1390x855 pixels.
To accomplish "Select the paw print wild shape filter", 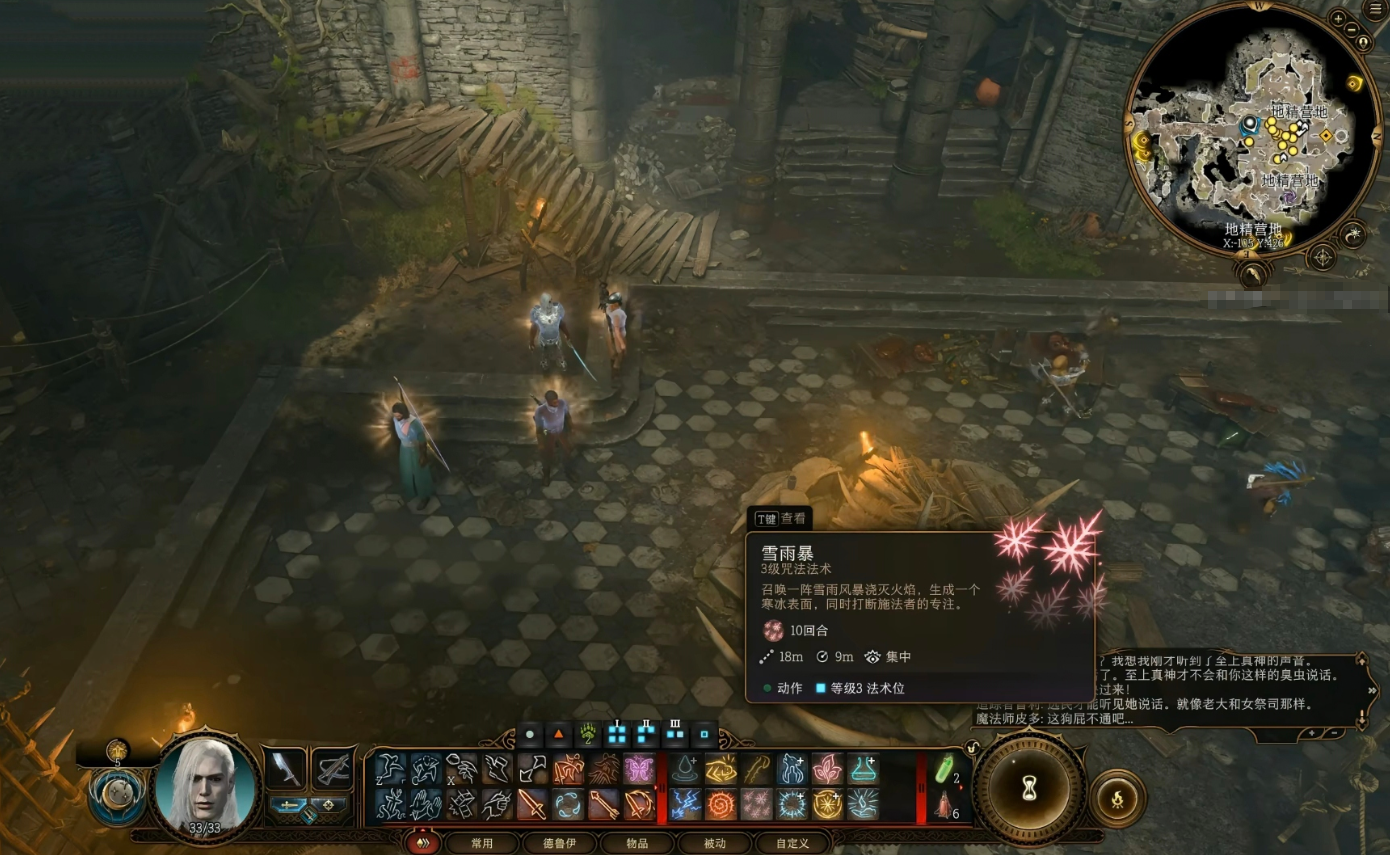I will 587,734.
